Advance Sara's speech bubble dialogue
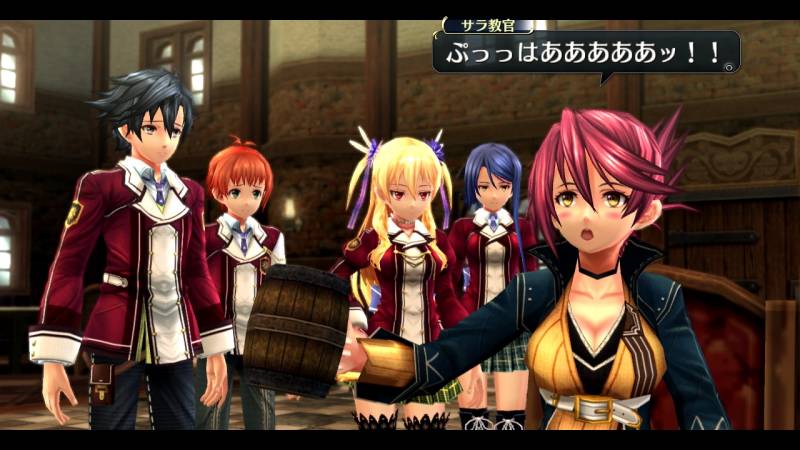800x450 pixels. point(584,53)
